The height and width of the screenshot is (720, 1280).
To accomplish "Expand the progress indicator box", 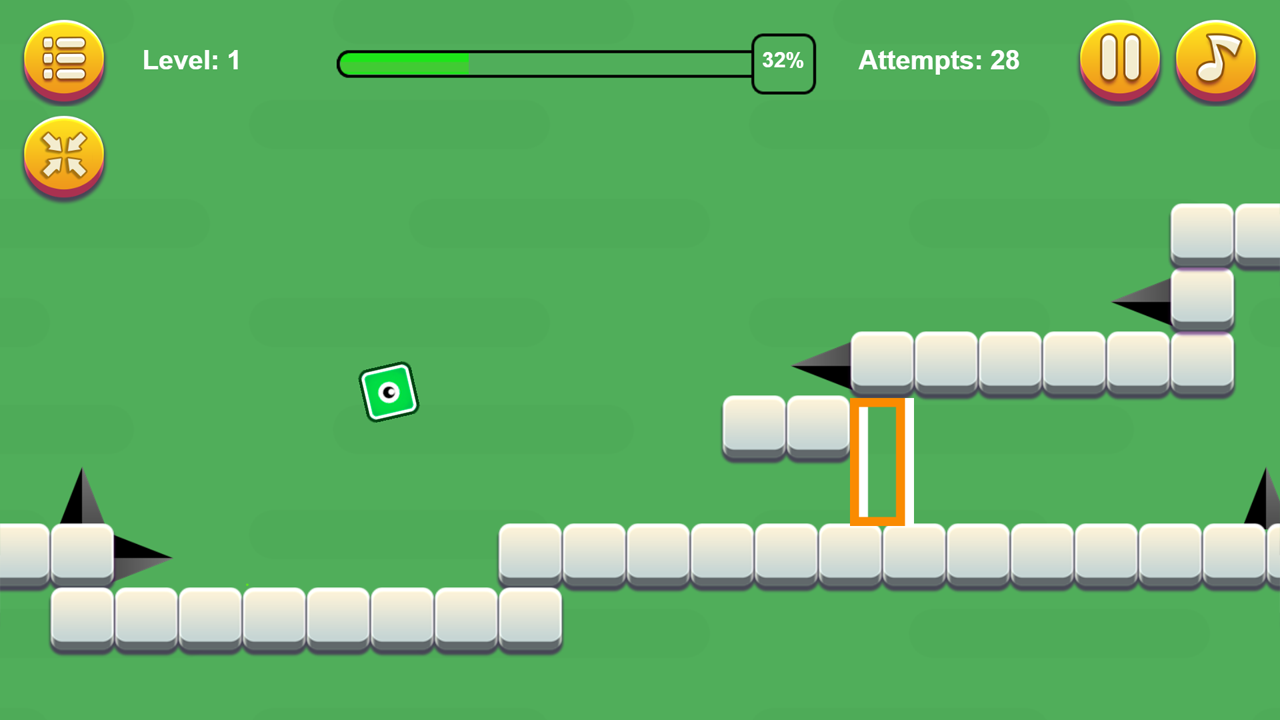I will (x=783, y=61).
